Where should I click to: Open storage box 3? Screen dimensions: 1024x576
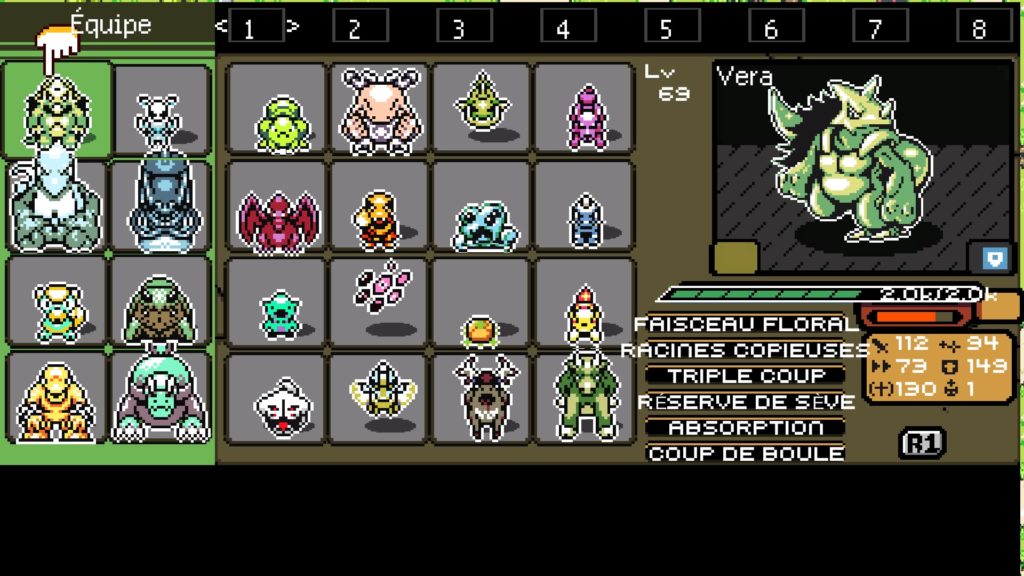(458, 27)
